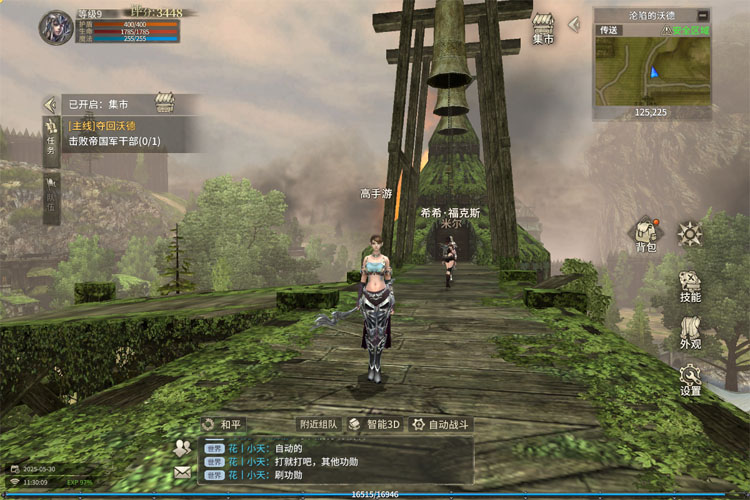The image size is (750, 500).
Task: Open the 背包 backpack
Action: 645,235
